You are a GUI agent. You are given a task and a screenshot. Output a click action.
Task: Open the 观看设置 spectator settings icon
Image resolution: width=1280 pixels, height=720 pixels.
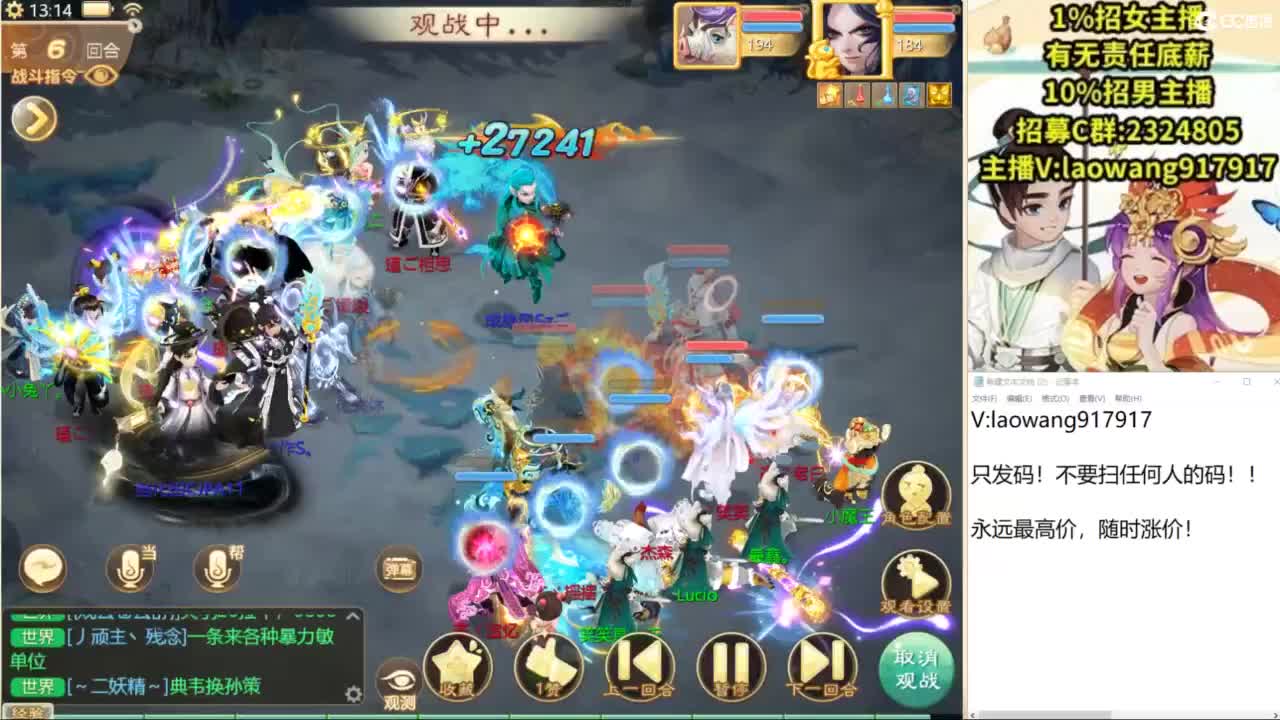(x=916, y=582)
